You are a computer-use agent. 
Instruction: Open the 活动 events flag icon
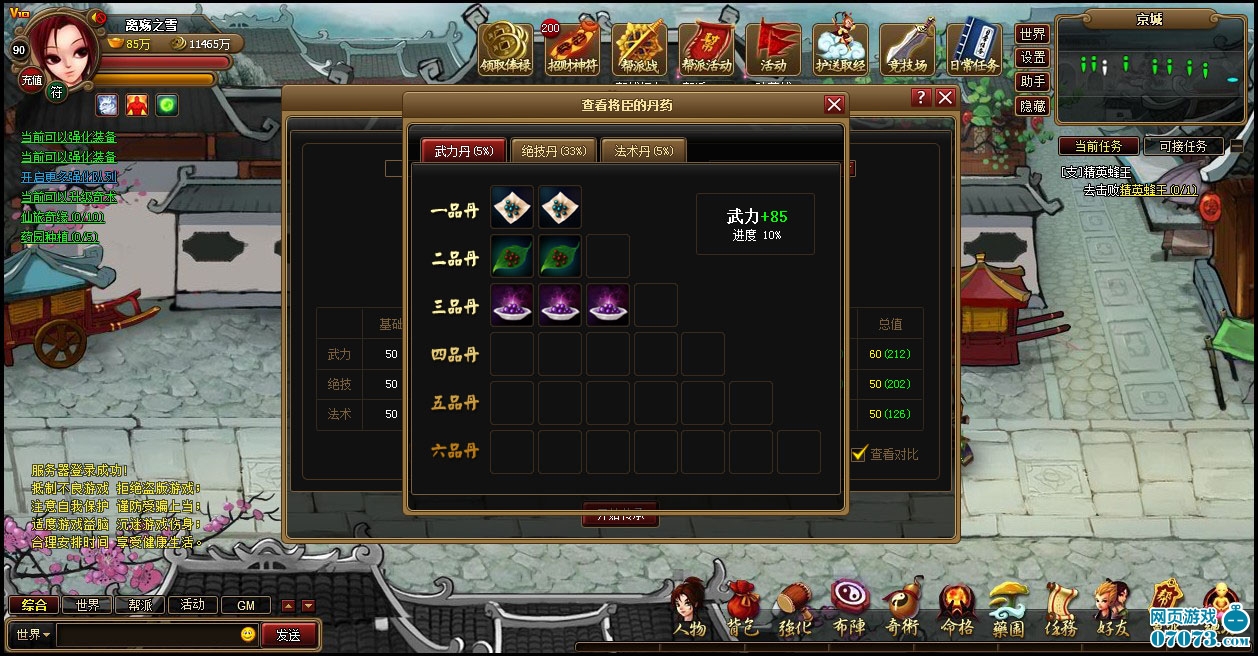point(773,49)
